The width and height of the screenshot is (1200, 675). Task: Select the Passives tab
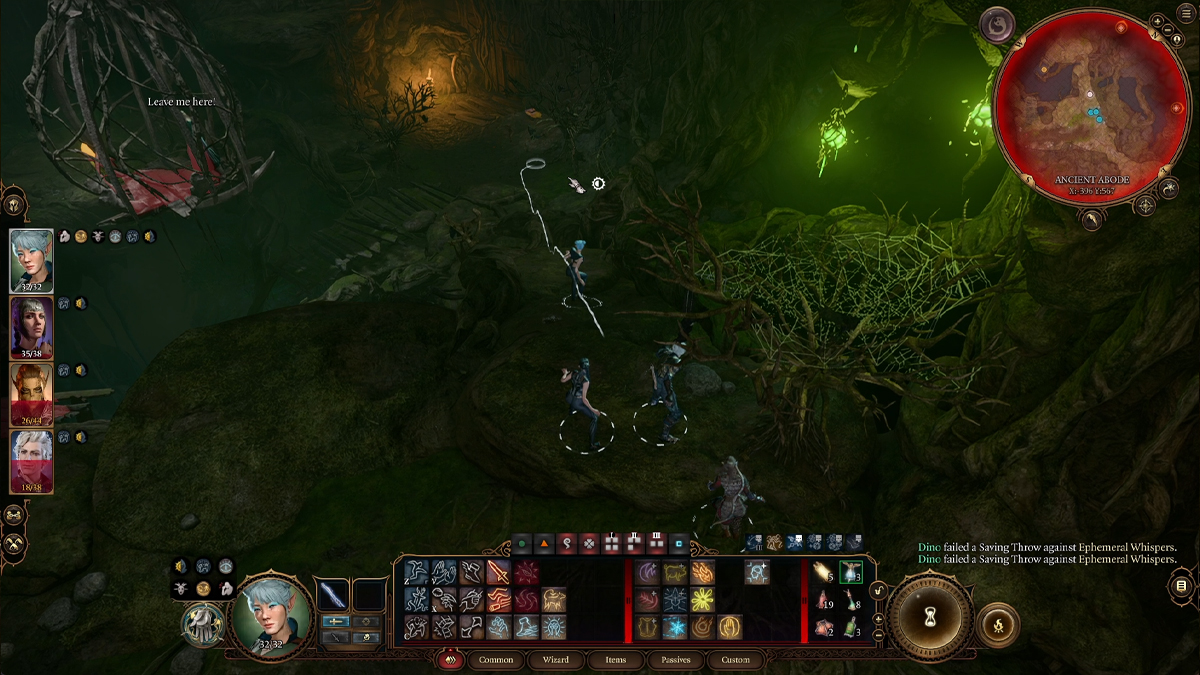(x=676, y=660)
